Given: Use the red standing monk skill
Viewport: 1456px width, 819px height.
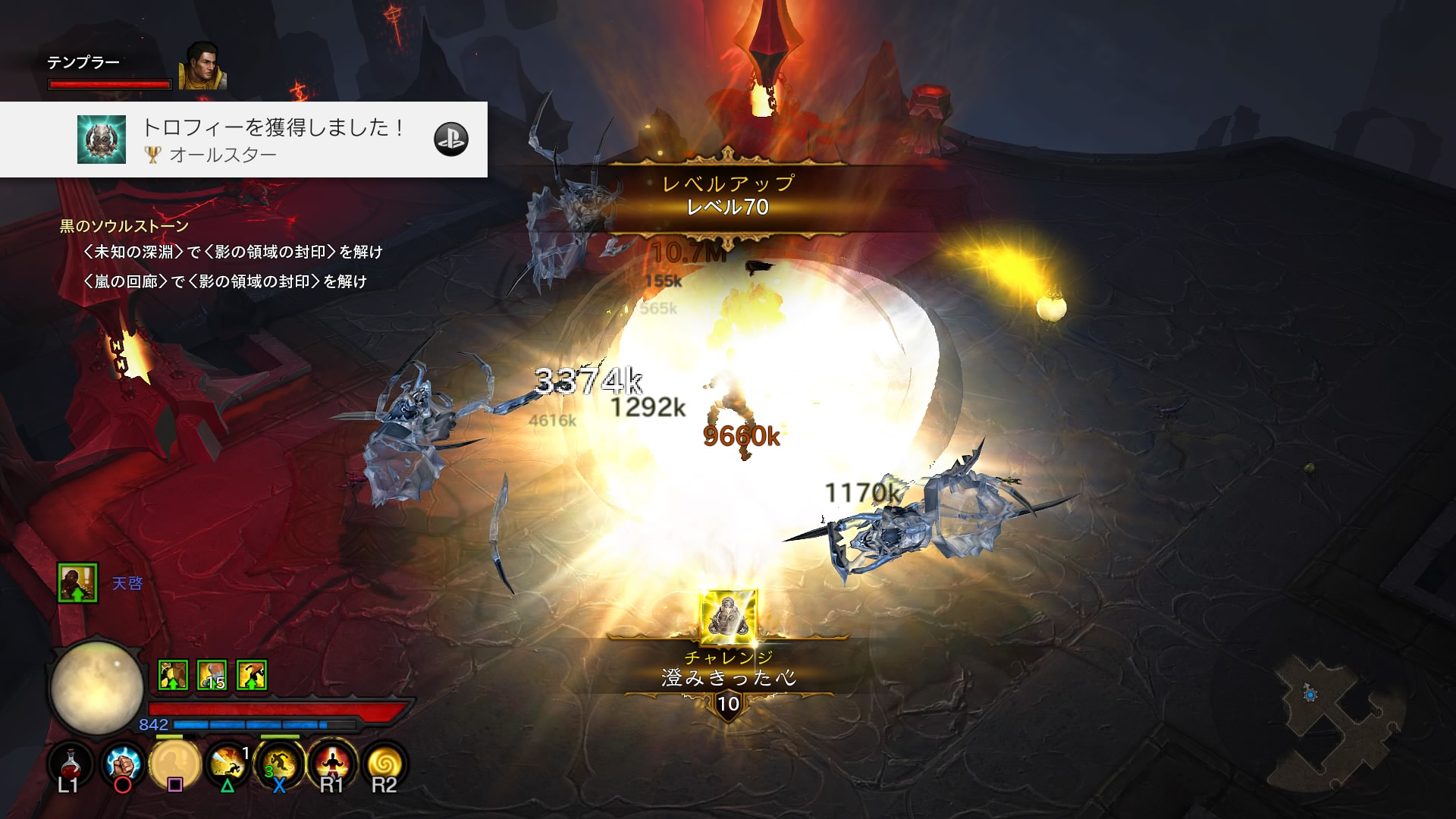Looking at the screenshot, I should [331, 763].
